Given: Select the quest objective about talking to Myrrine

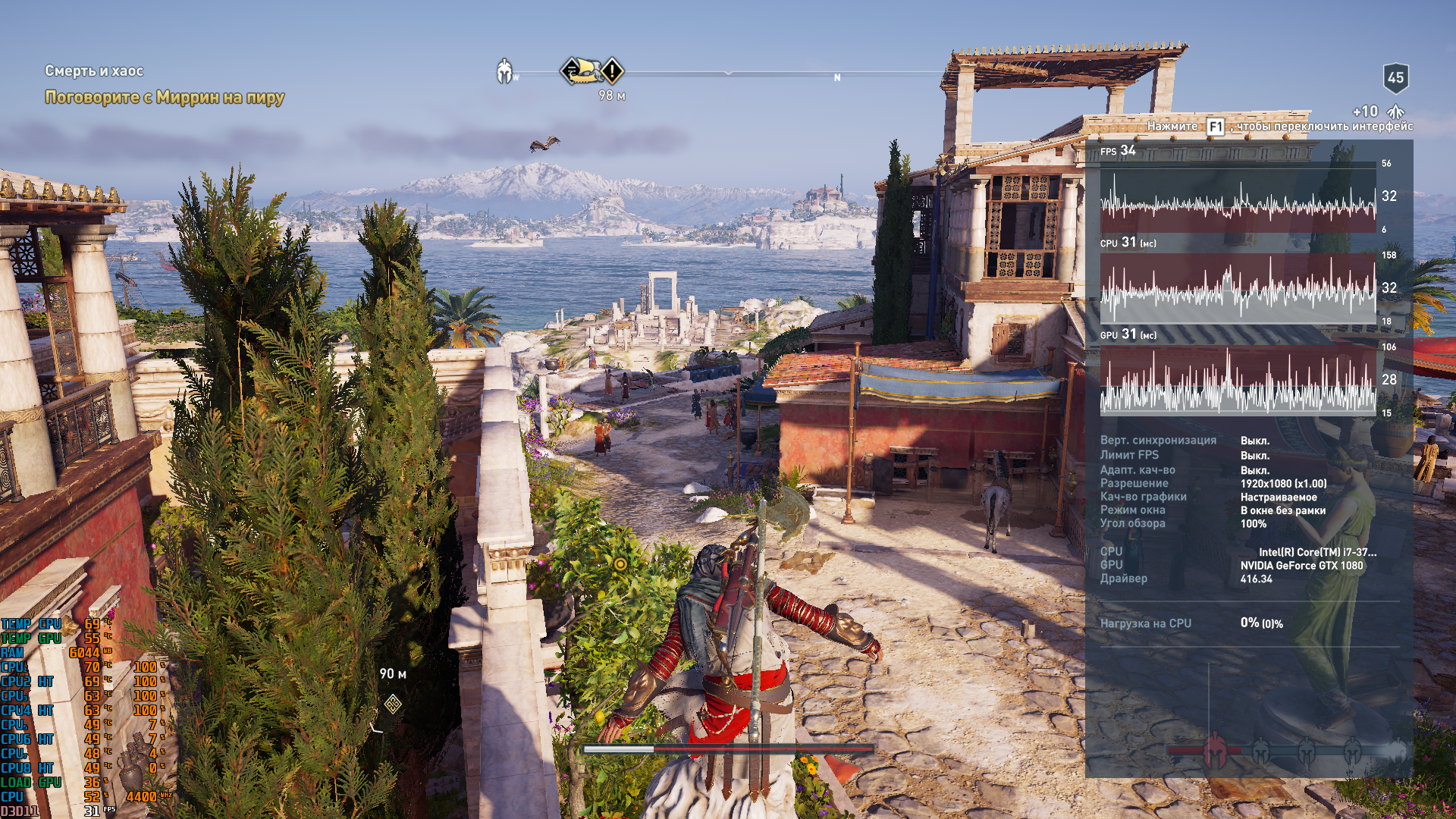Looking at the screenshot, I should click(164, 97).
